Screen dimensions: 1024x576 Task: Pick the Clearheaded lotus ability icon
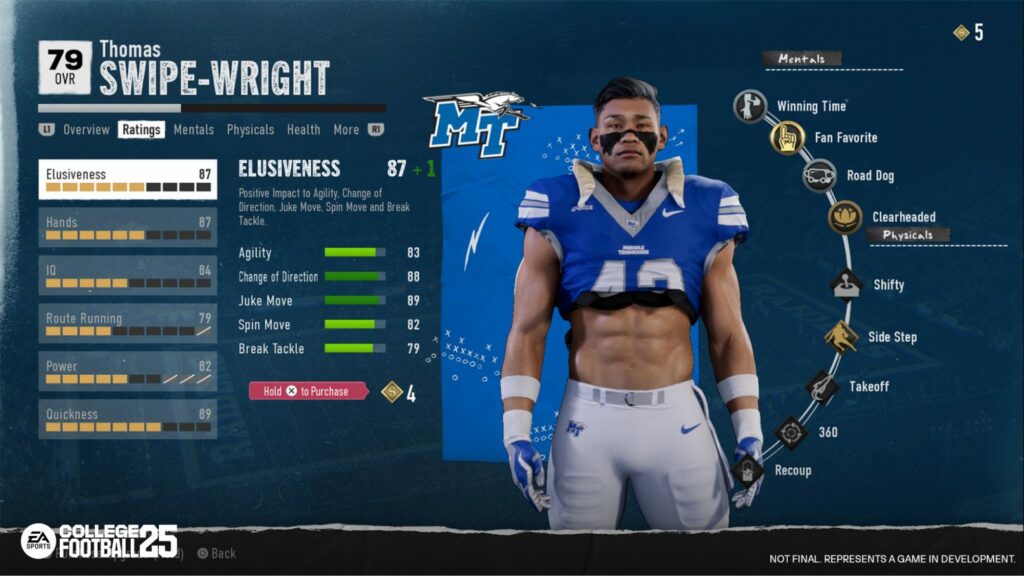(x=845, y=217)
